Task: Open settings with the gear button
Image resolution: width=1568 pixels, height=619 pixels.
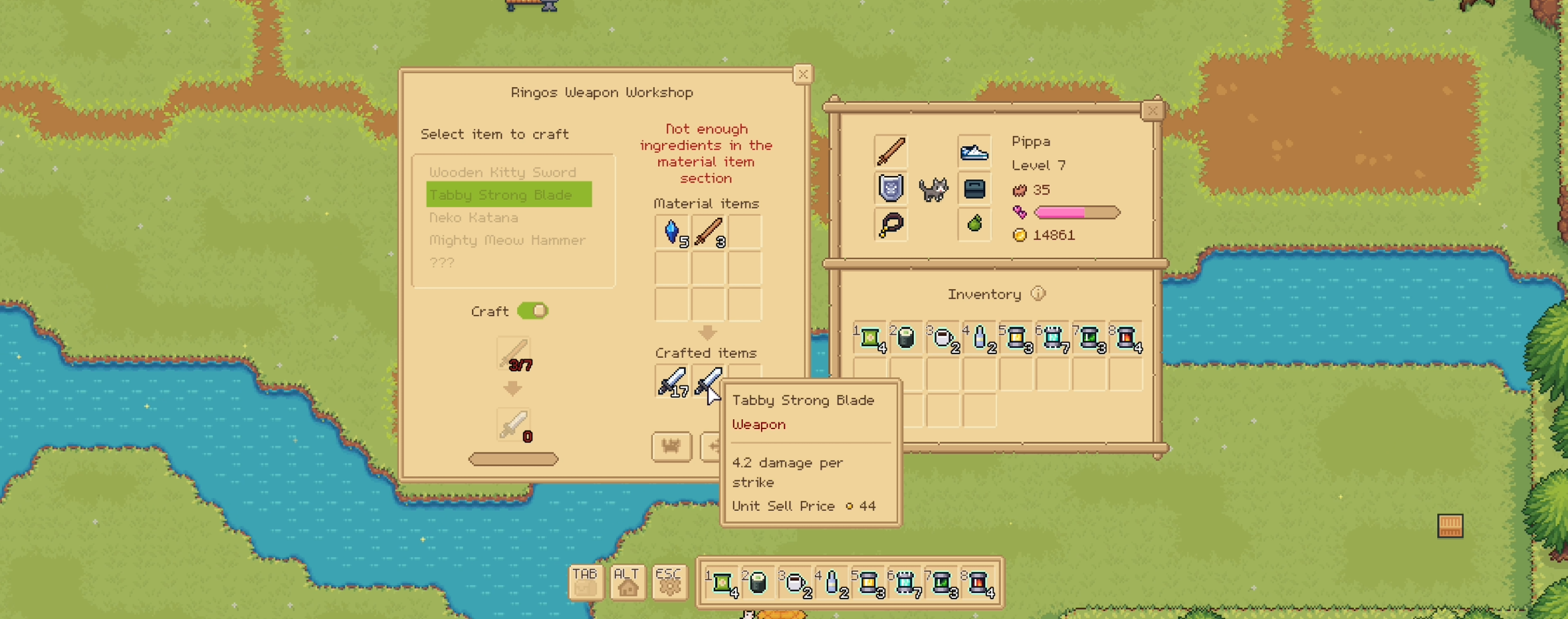Action: point(669,582)
